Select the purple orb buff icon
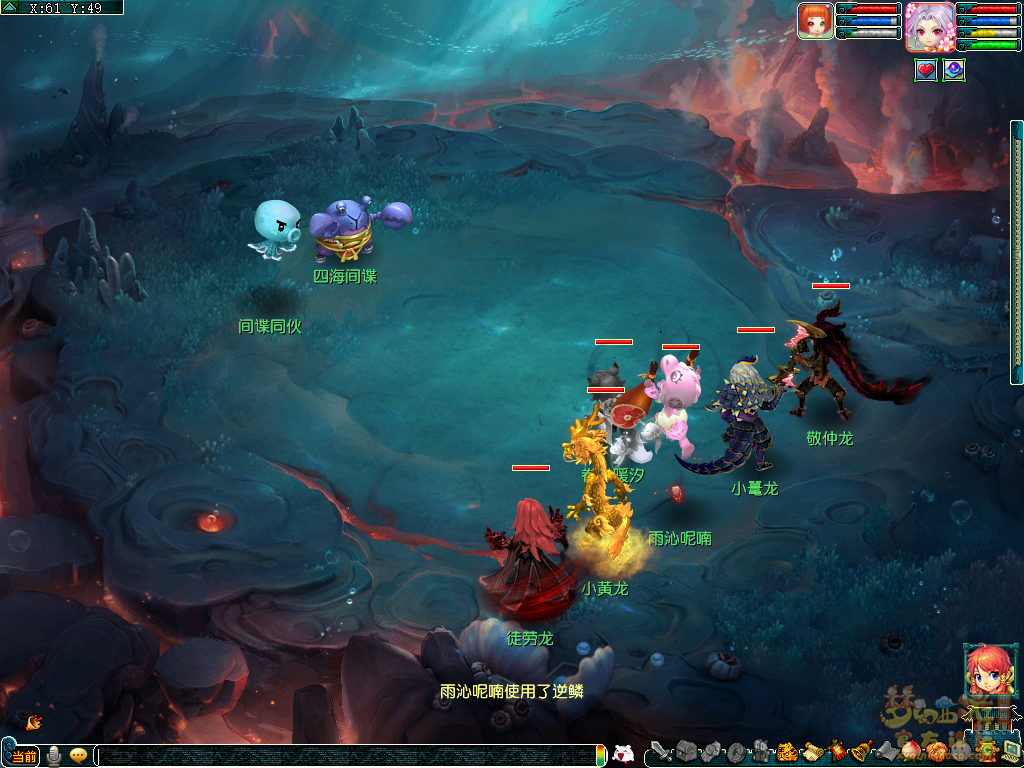 point(953,70)
